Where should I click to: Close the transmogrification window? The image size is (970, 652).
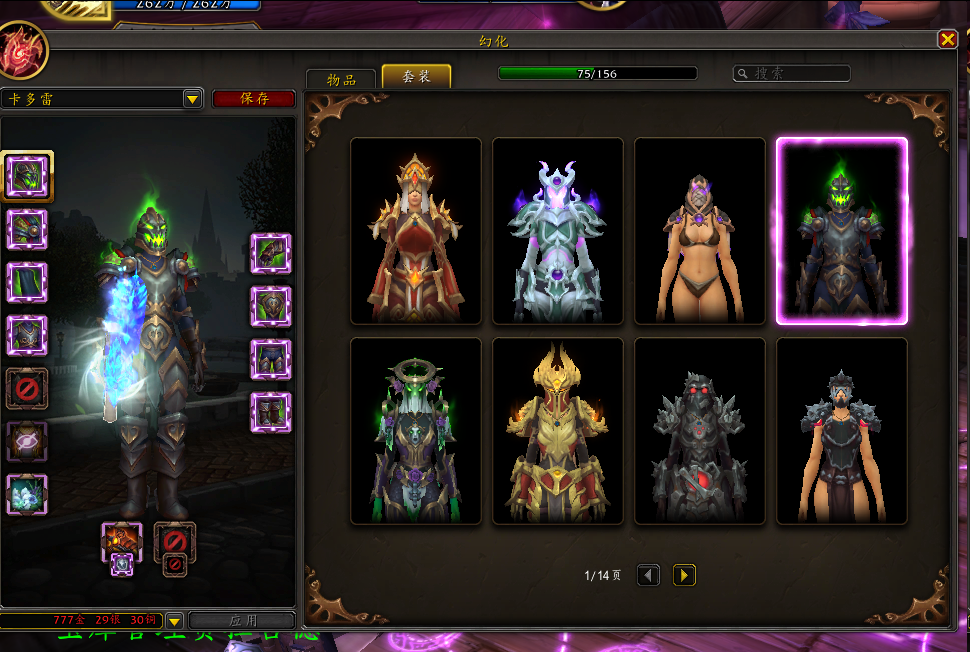click(x=947, y=39)
